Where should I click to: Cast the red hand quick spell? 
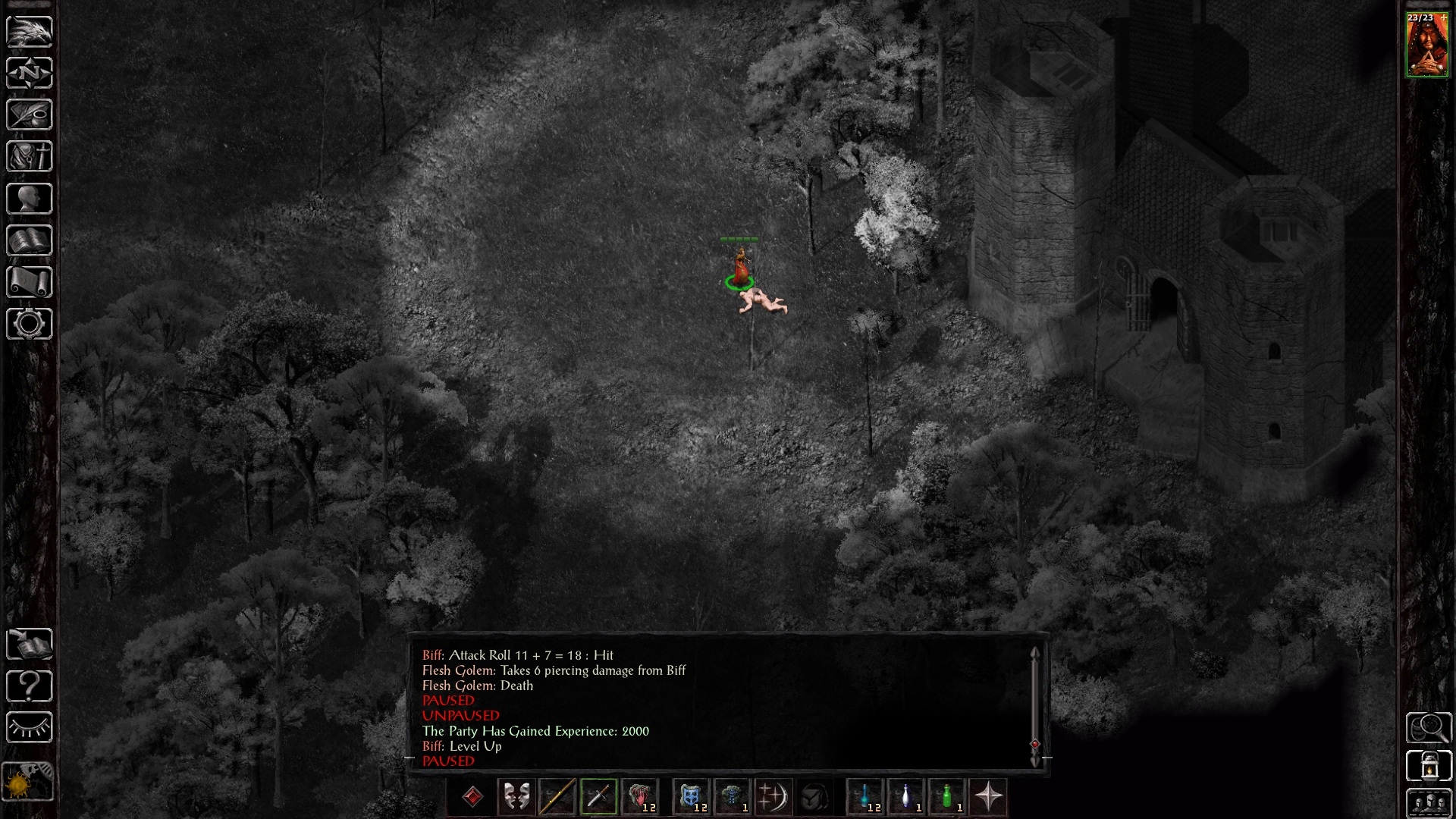tap(640, 797)
